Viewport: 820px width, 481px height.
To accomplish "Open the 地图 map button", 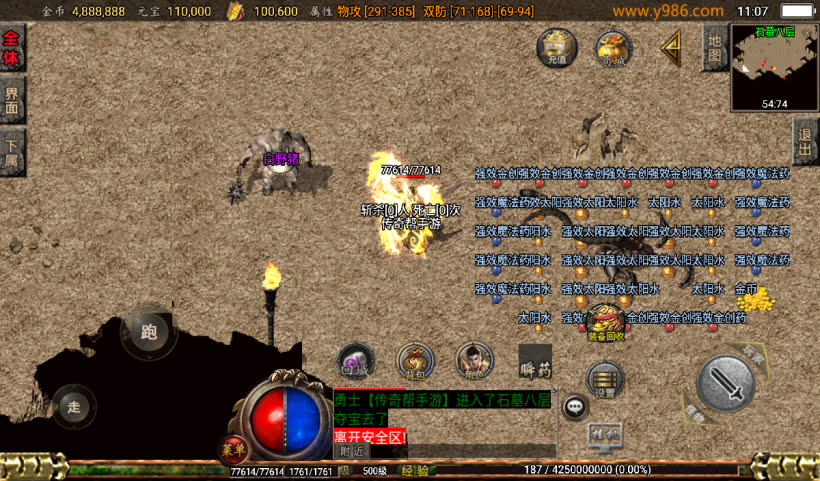I will 714,47.
